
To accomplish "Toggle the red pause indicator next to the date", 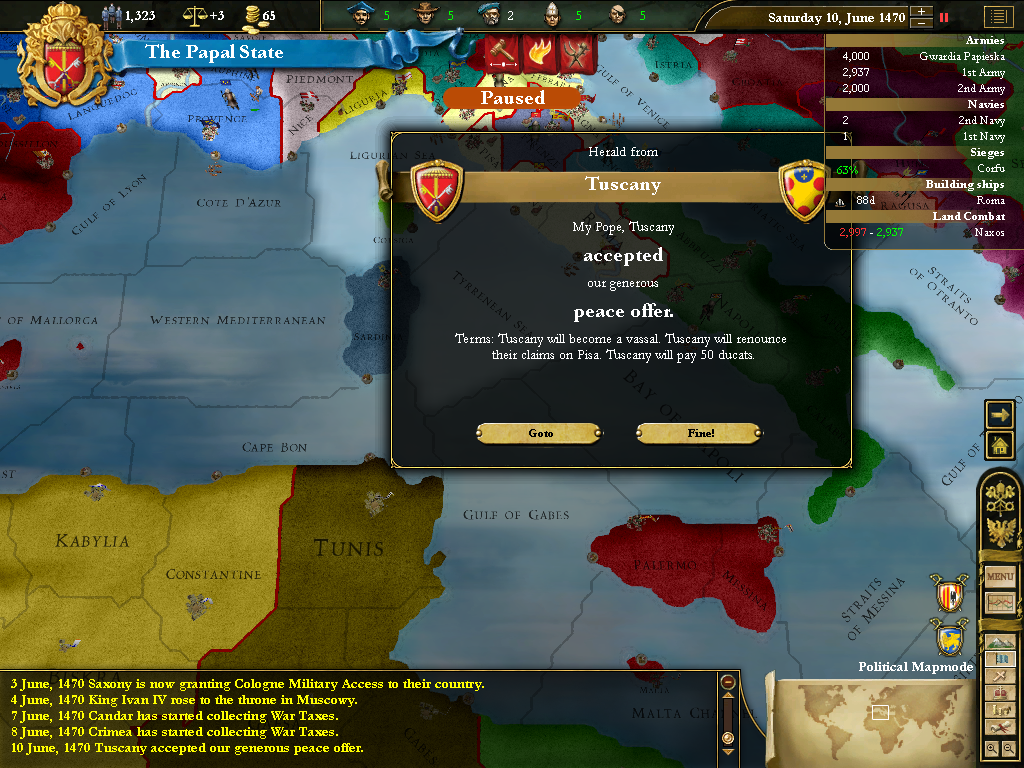I will 943,17.
